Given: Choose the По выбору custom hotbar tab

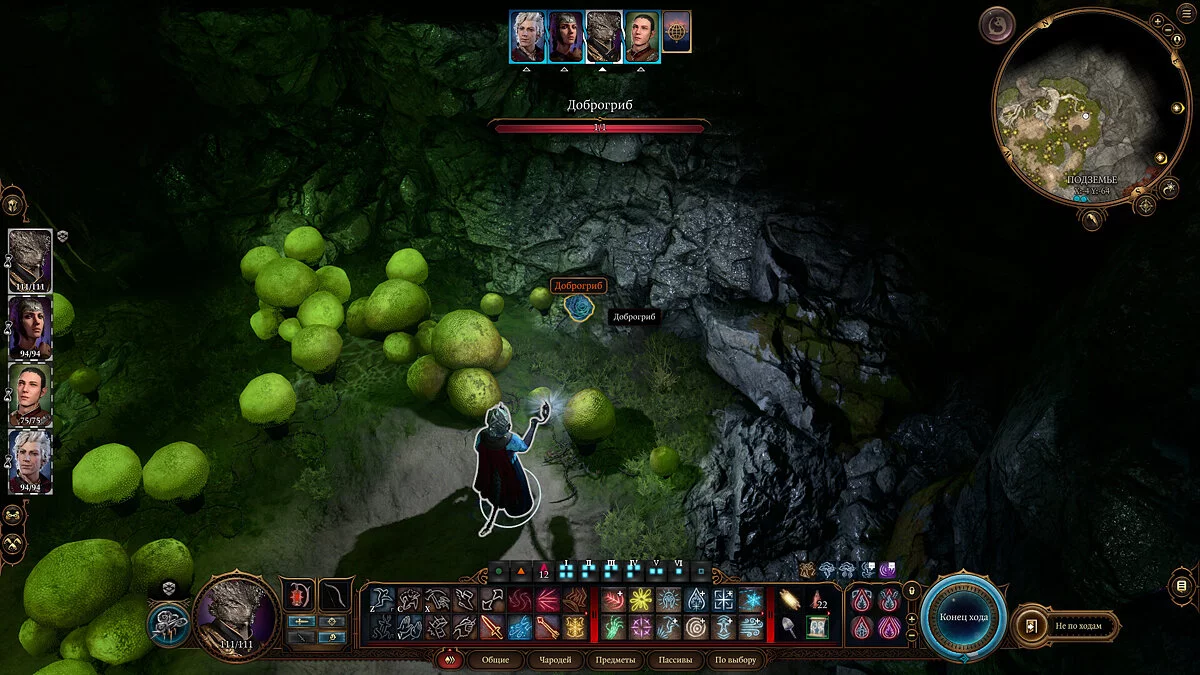Looking at the screenshot, I should [x=736, y=660].
